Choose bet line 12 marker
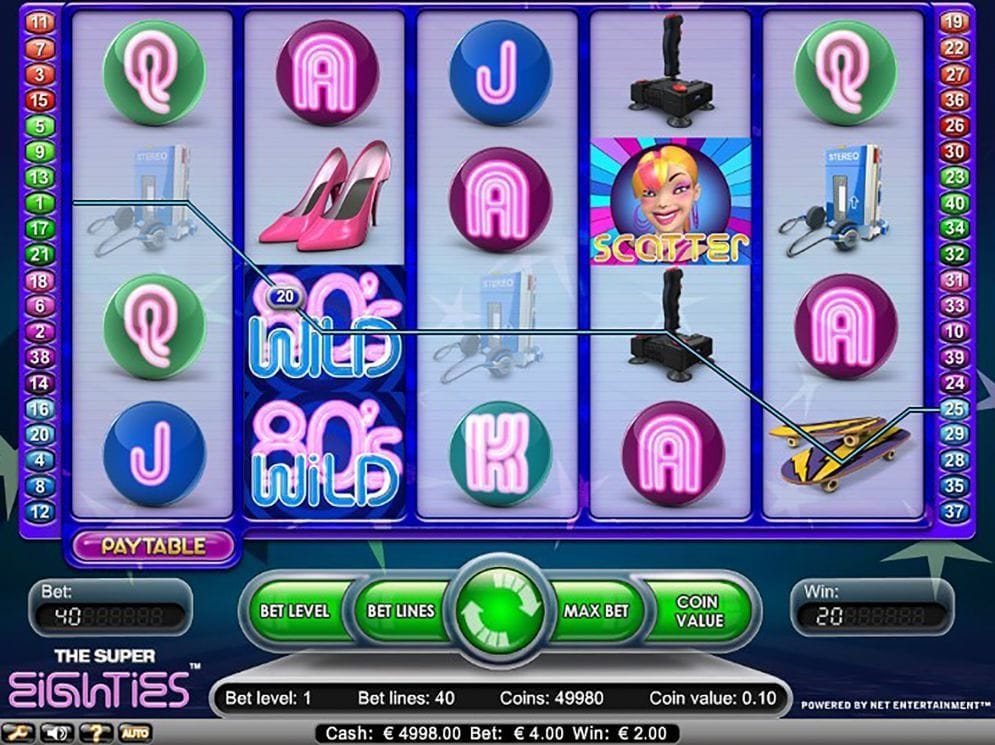This screenshot has height=745, width=995. (x=41, y=512)
